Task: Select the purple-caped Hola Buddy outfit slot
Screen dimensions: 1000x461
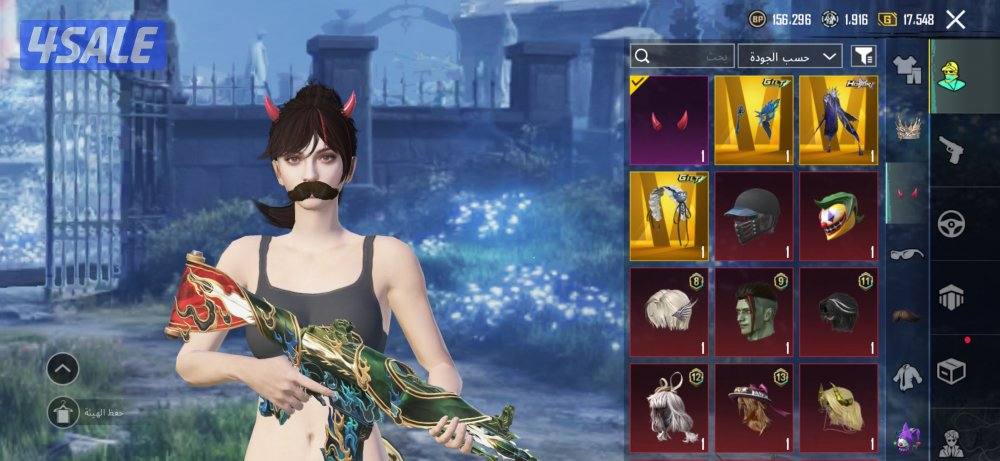Action: coord(839,119)
